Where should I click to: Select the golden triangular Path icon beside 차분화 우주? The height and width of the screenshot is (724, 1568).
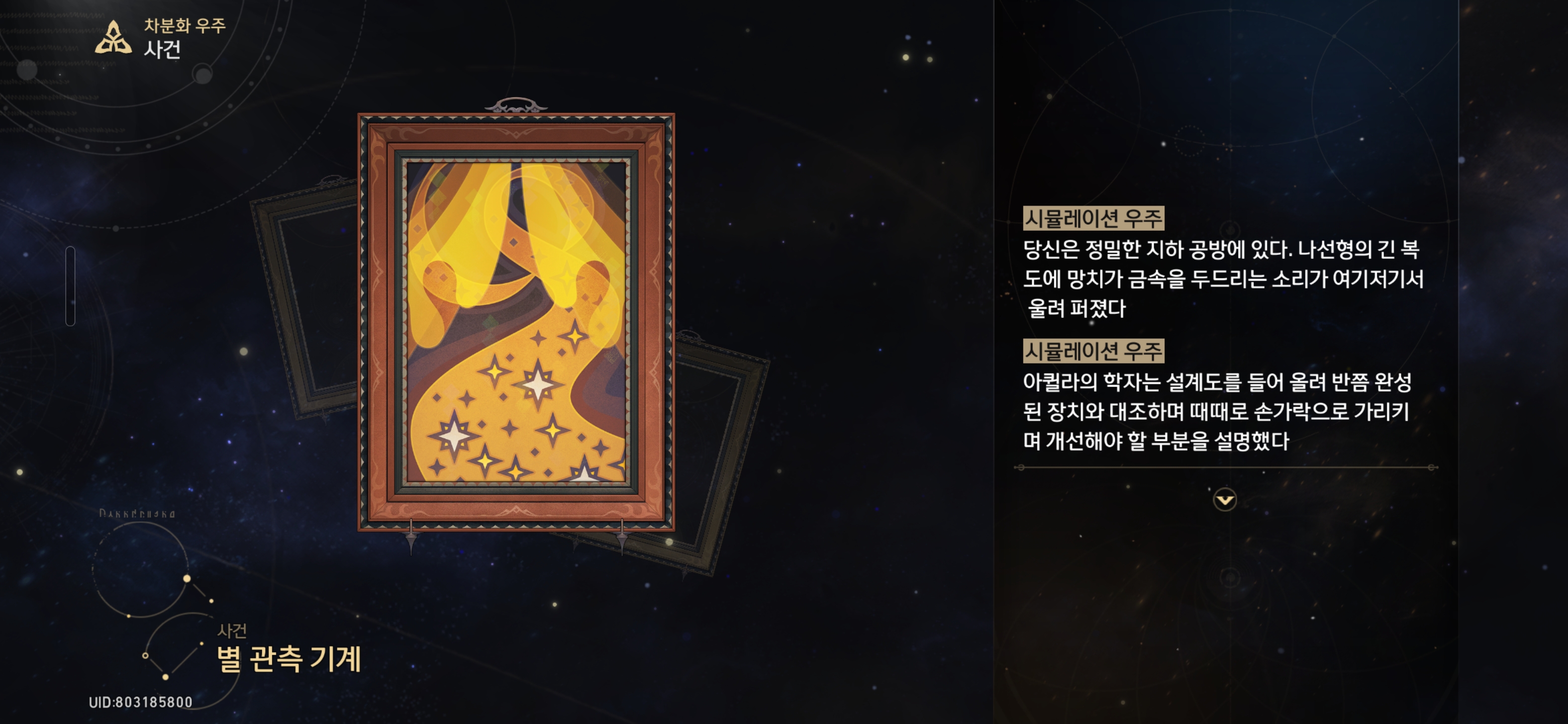113,38
